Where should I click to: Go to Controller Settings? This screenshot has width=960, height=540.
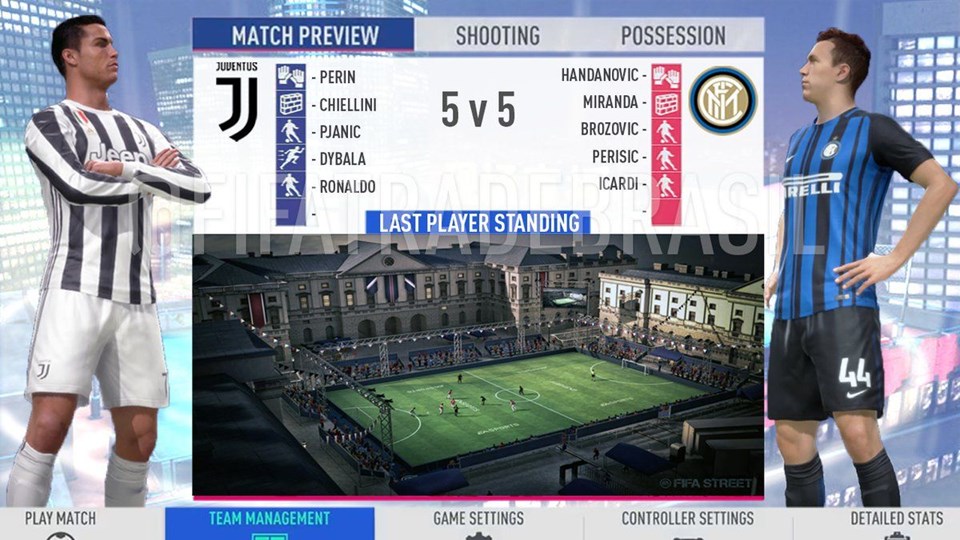click(687, 520)
